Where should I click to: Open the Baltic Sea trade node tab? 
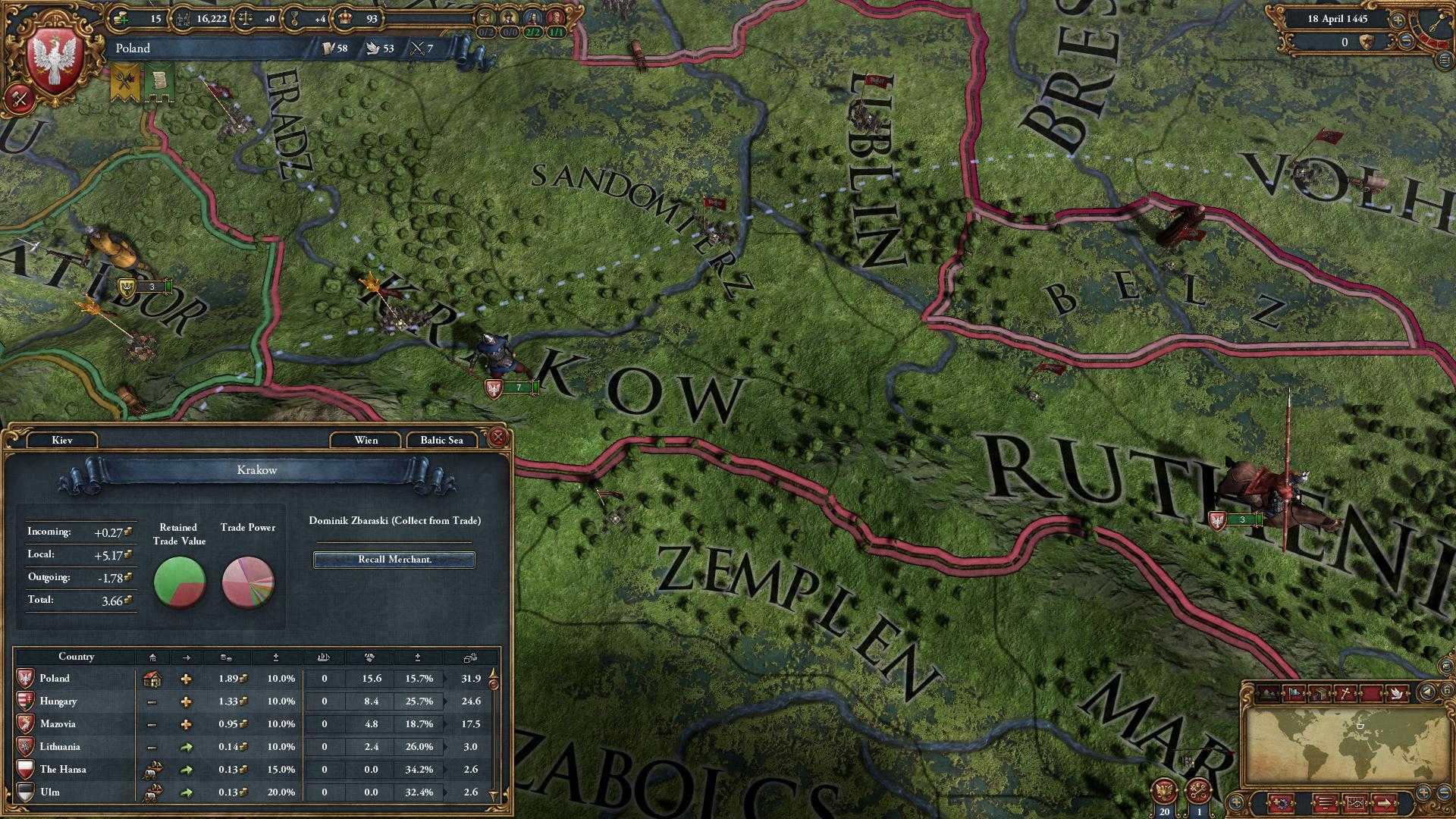[441, 440]
